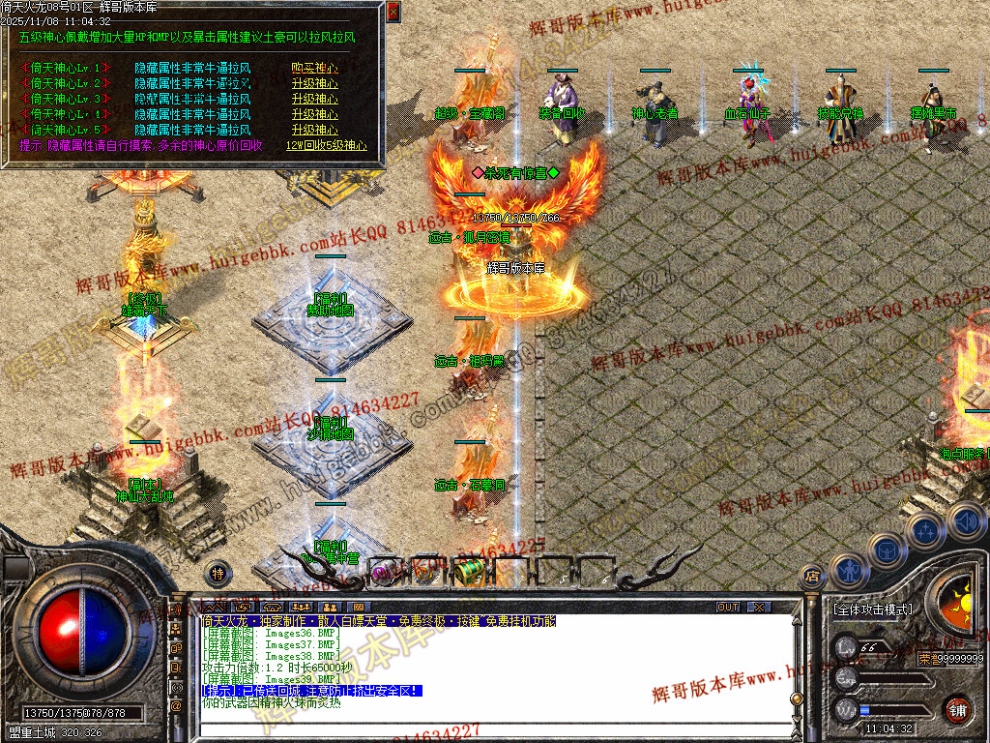Close the 倚天神心 dialog with the X
This screenshot has width=990, height=743.
point(393,11)
